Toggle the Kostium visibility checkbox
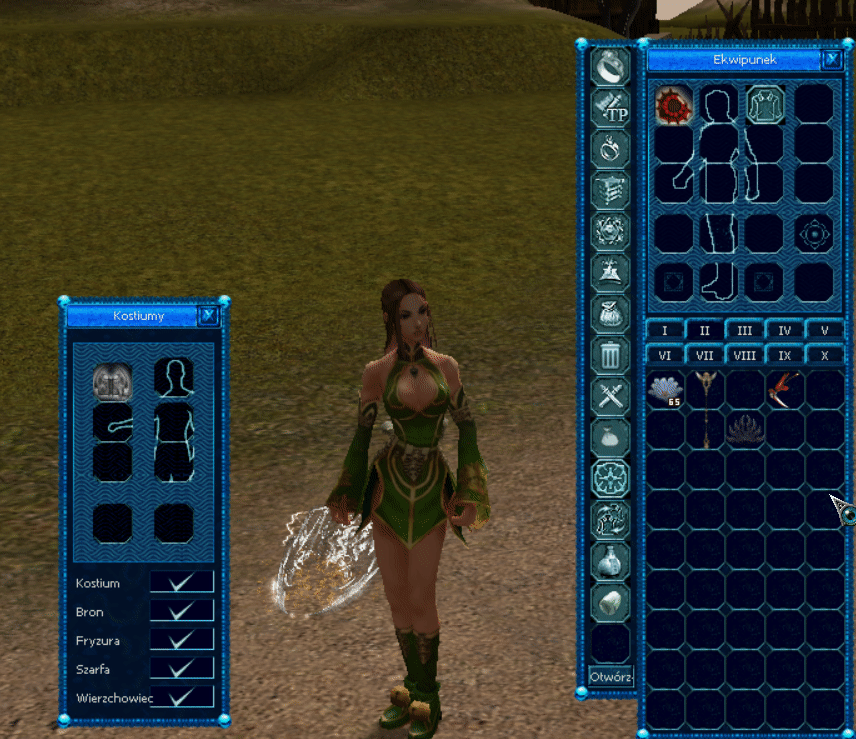This screenshot has height=739, width=856. coord(181,582)
